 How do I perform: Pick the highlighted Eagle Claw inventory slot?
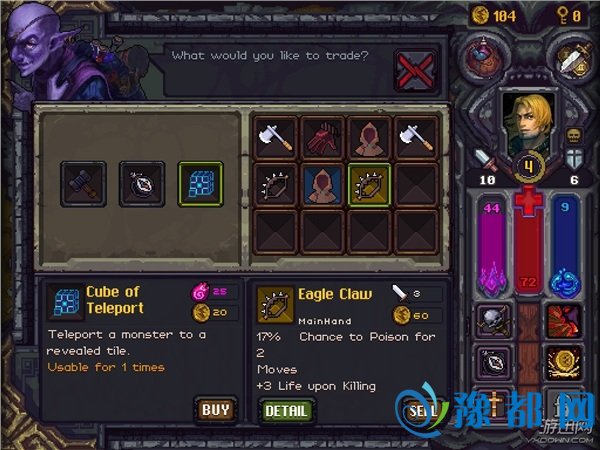coord(369,184)
